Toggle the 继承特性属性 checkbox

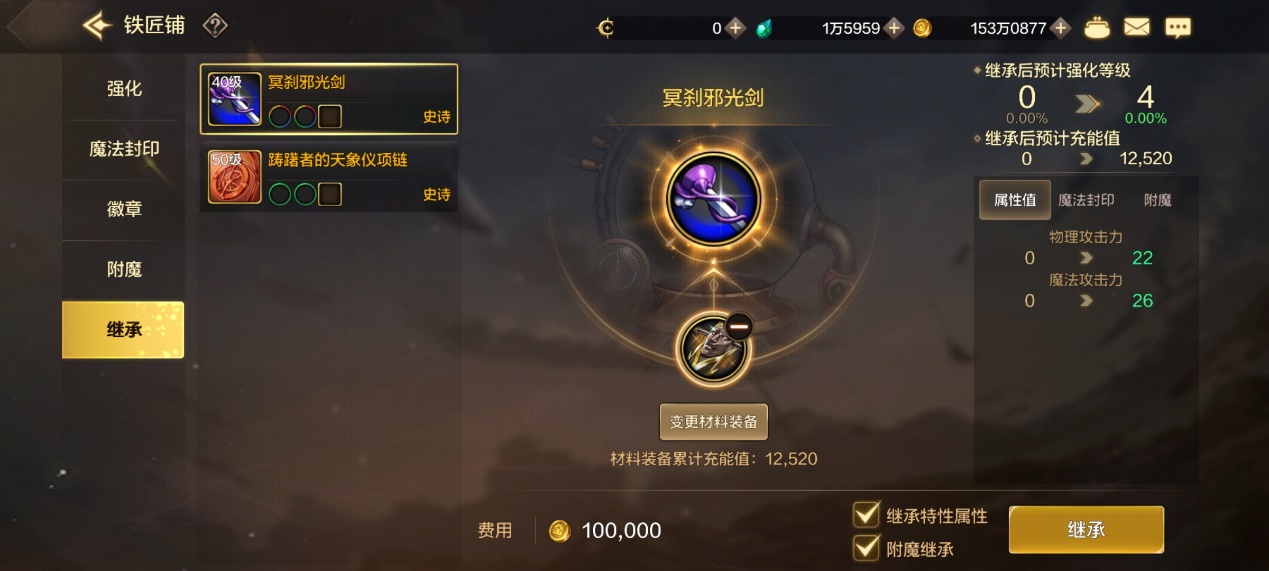click(x=866, y=515)
